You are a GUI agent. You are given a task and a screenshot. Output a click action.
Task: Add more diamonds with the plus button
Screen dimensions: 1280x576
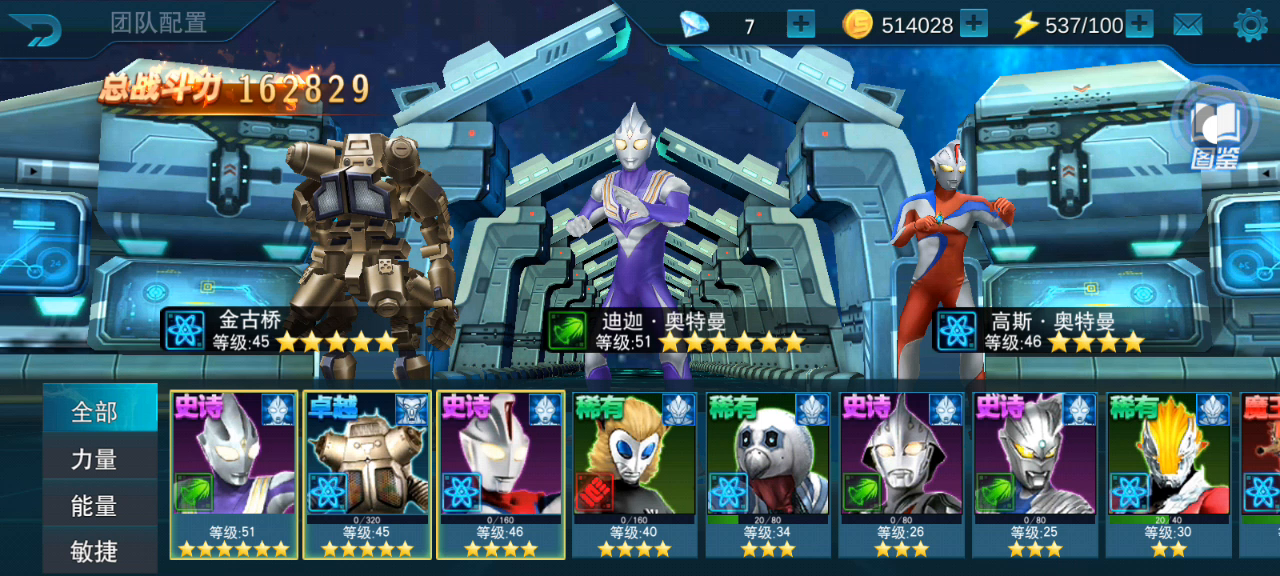pos(801,24)
